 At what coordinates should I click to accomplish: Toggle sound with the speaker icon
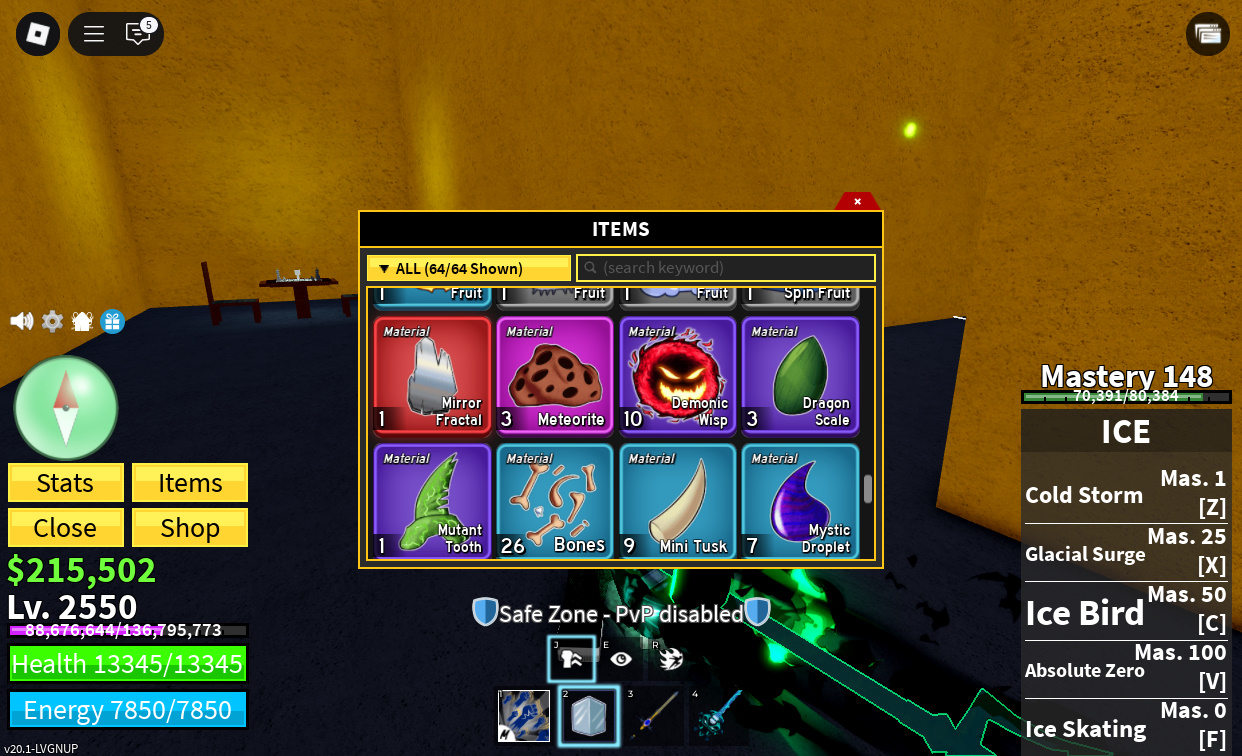coord(21,321)
